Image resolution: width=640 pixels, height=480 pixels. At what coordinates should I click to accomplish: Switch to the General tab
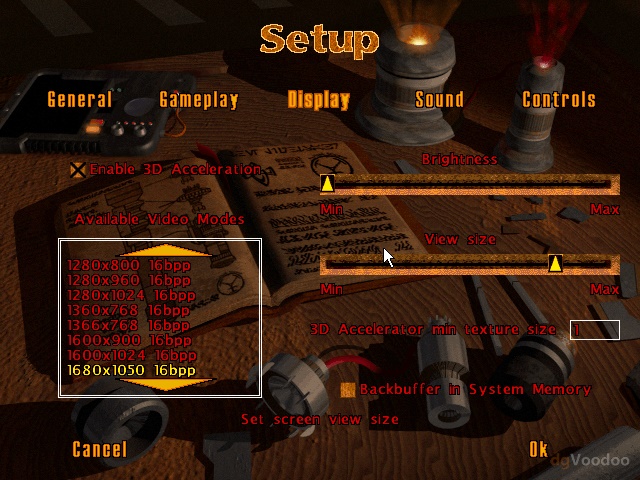coord(80,100)
